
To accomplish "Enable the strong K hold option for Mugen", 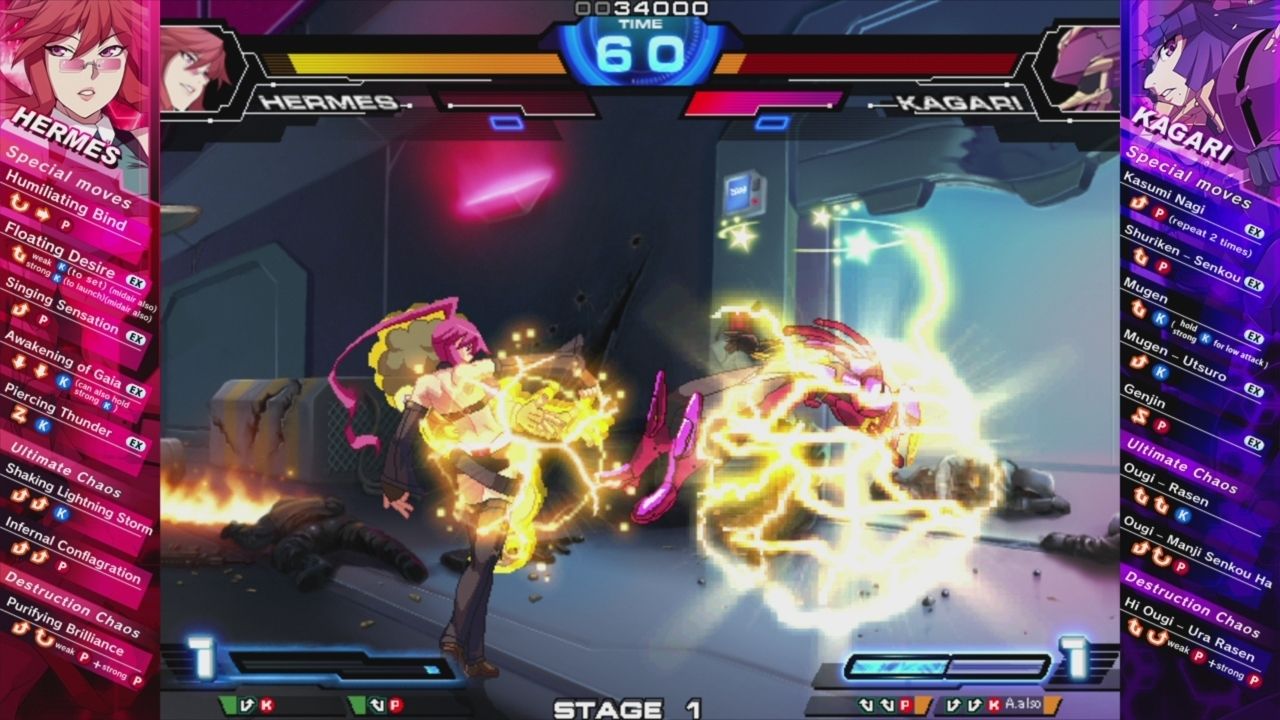I will tap(1206, 336).
